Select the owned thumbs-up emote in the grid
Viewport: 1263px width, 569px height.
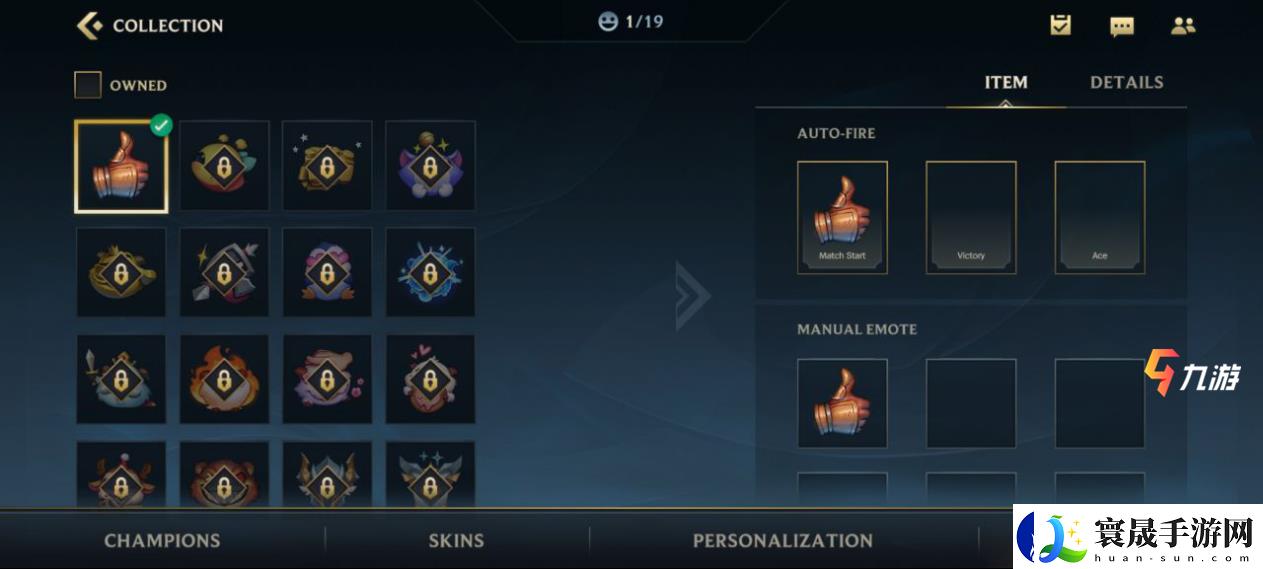point(121,166)
